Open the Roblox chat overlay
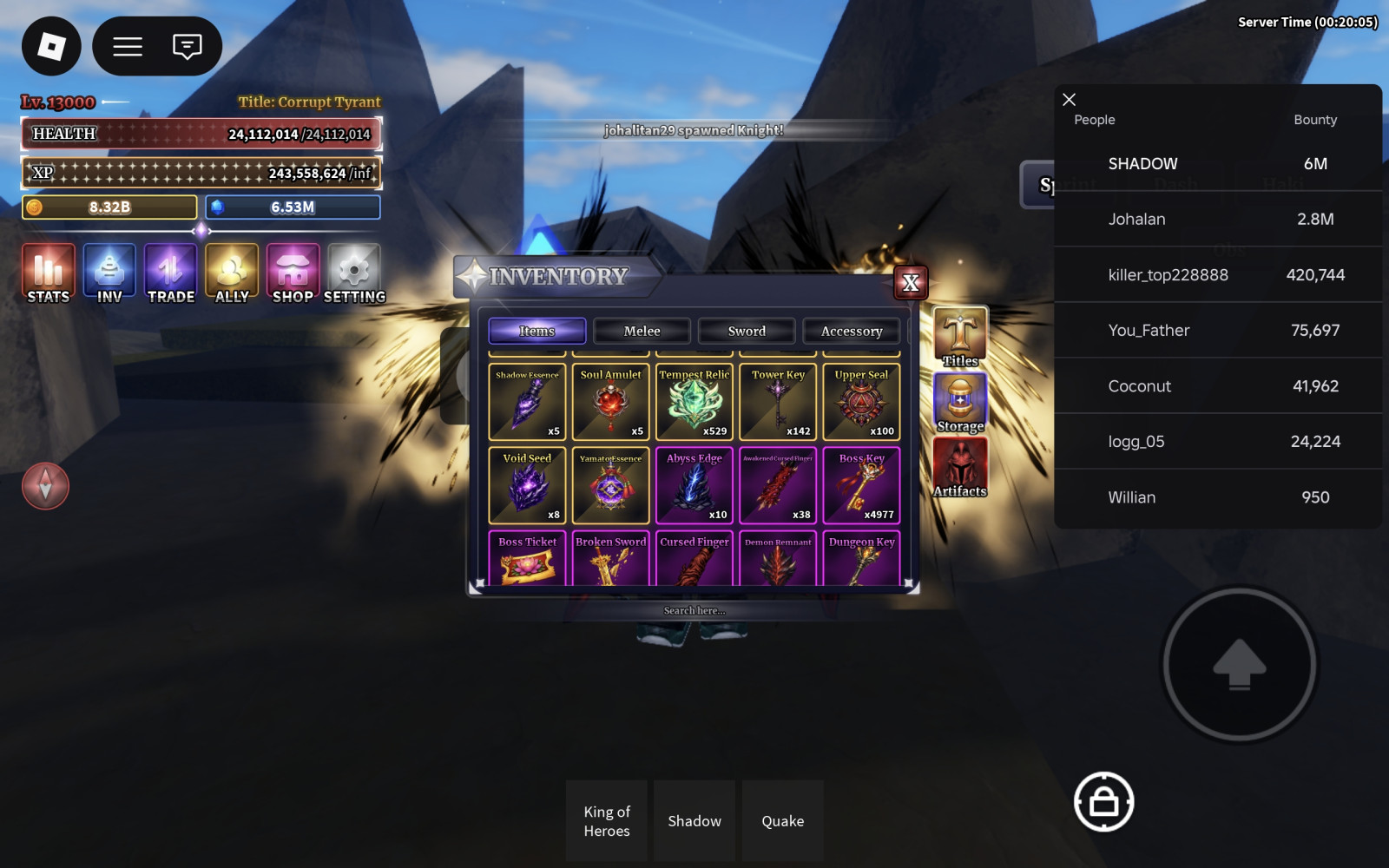This screenshot has height=868, width=1389. tap(187, 46)
